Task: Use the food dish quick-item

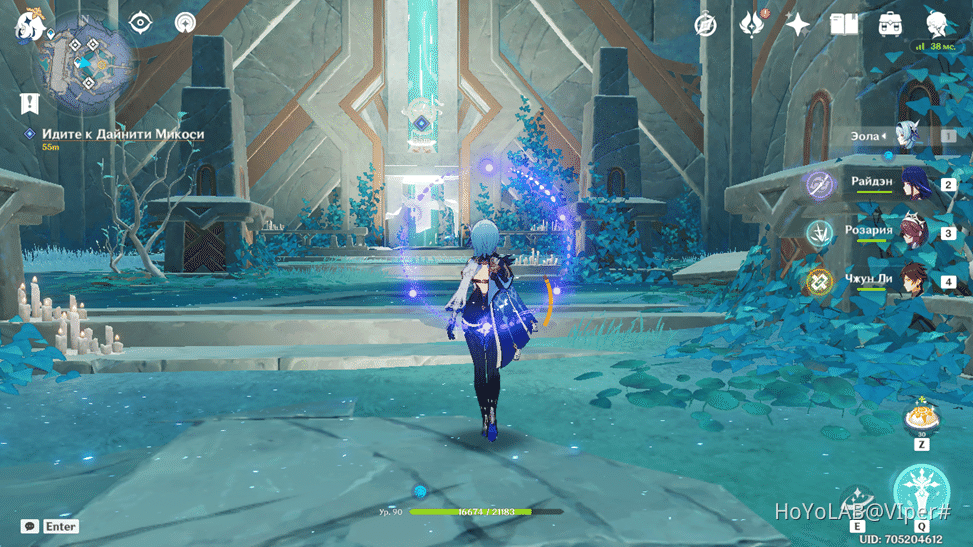Action: pyautogui.click(x=920, y=416)
